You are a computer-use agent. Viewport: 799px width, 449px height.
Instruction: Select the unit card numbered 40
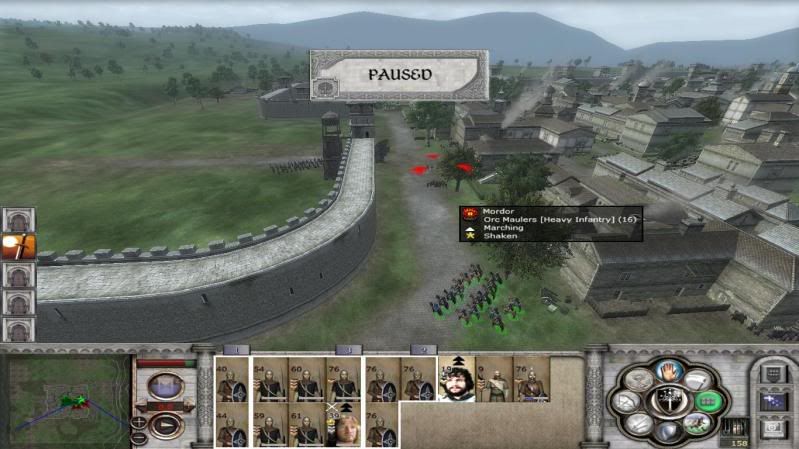tap(232, 379)
